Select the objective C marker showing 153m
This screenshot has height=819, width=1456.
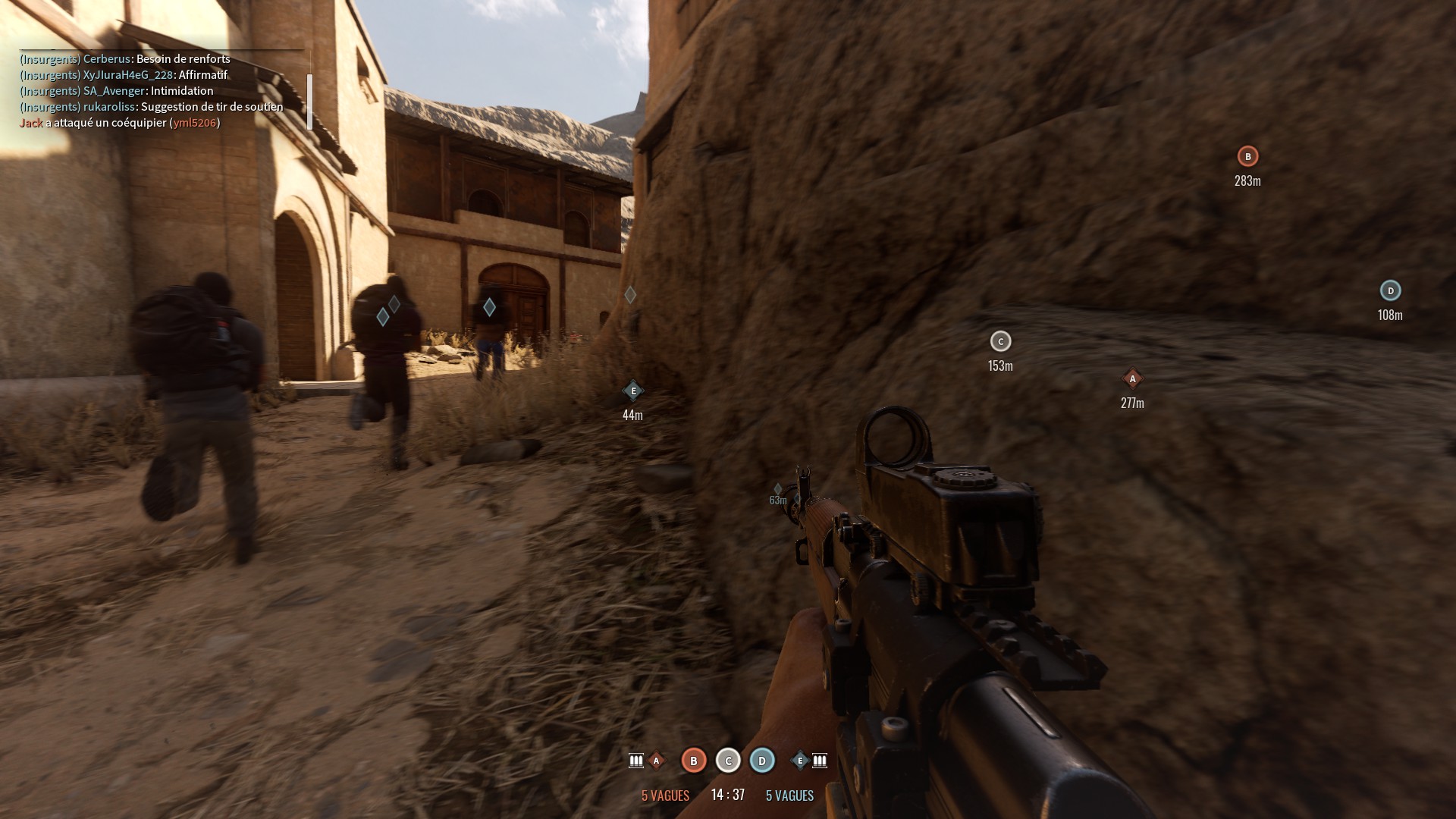pos(1000,342)
